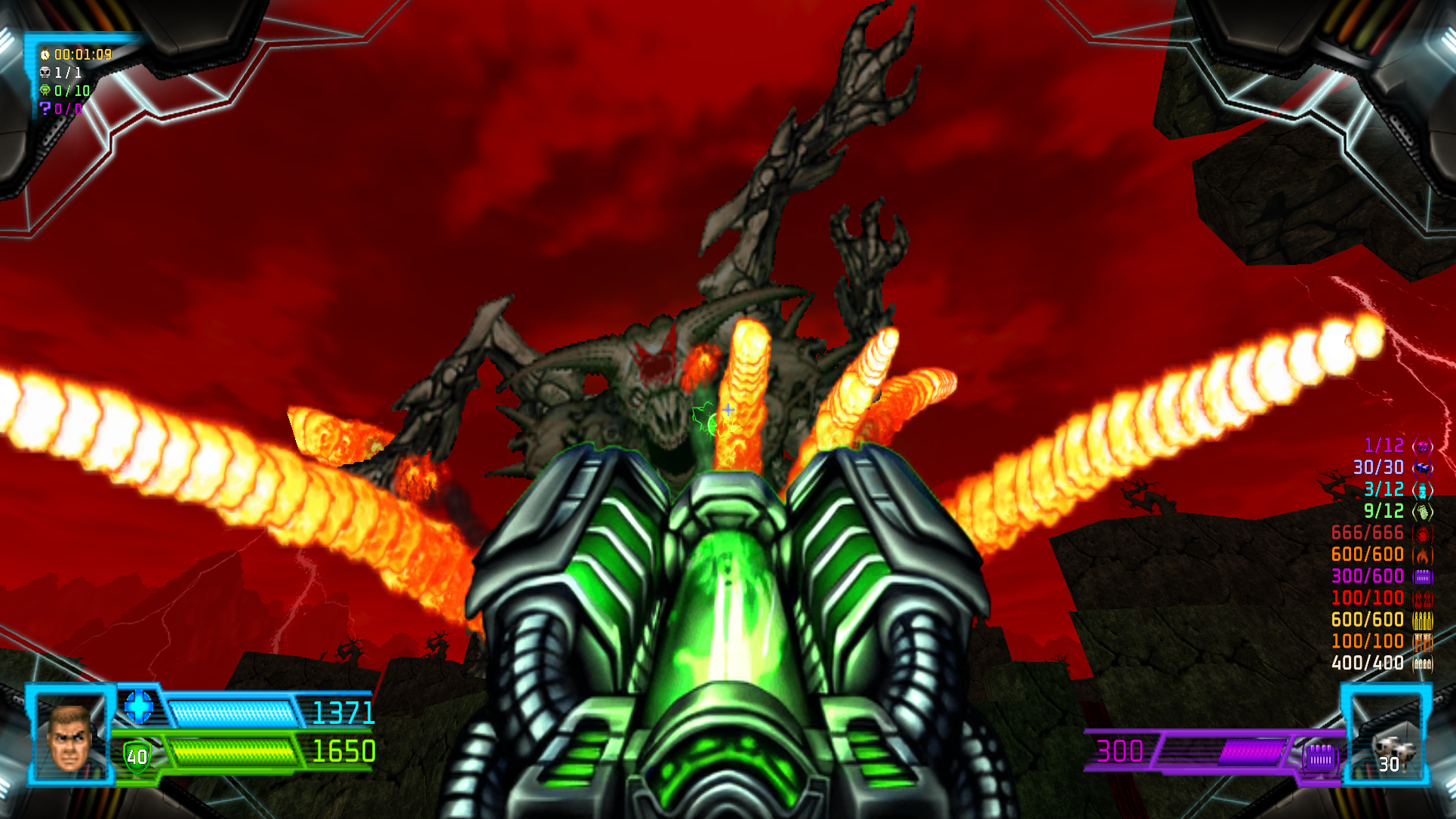The width and height of the screenshot is (1456, 819).
Task: Choose the dark red demonic sigil ammo icon
Action: pyautogui.click(x=1422, y=534)
